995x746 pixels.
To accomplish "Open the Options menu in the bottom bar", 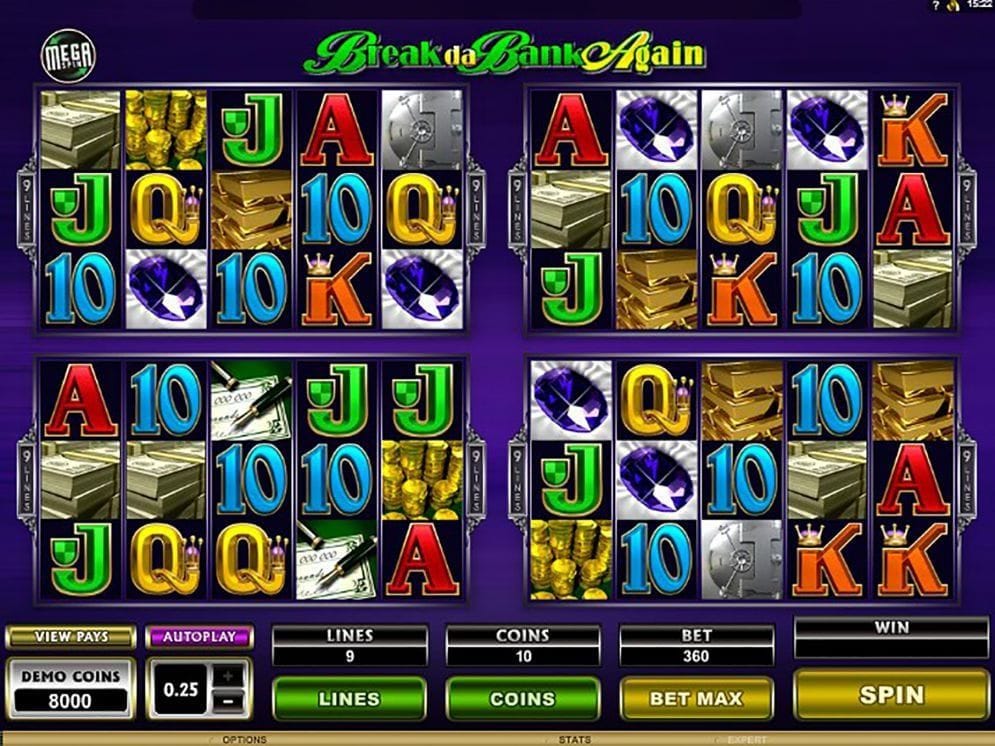I will pyautogui.click(x=245, y=740).
